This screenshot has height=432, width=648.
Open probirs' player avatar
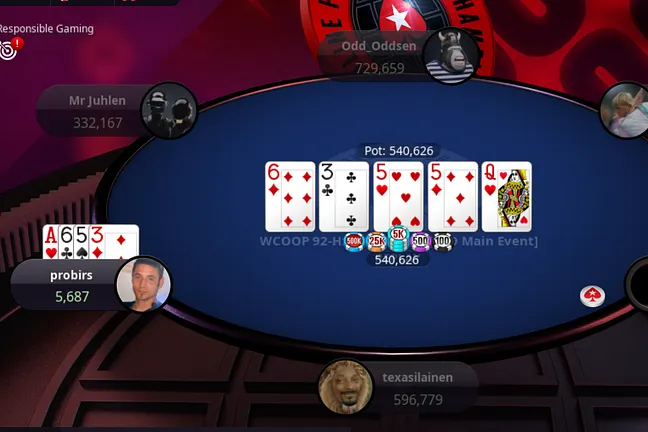(x=143, y=285)
